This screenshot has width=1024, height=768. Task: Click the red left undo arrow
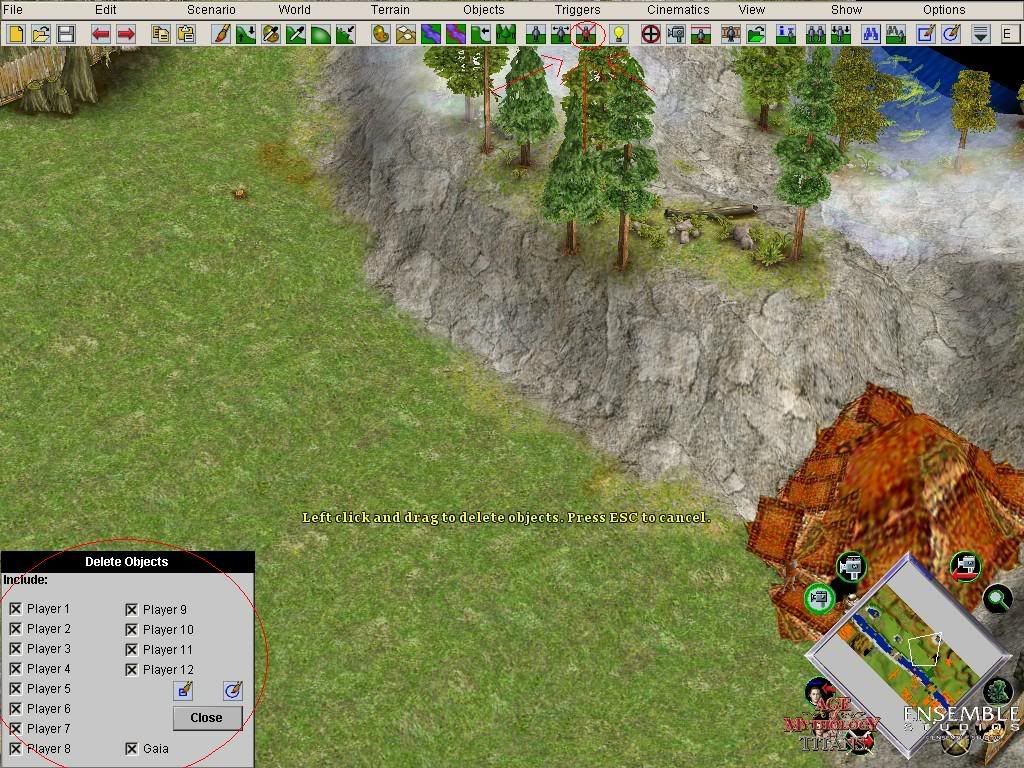(101, 34)
